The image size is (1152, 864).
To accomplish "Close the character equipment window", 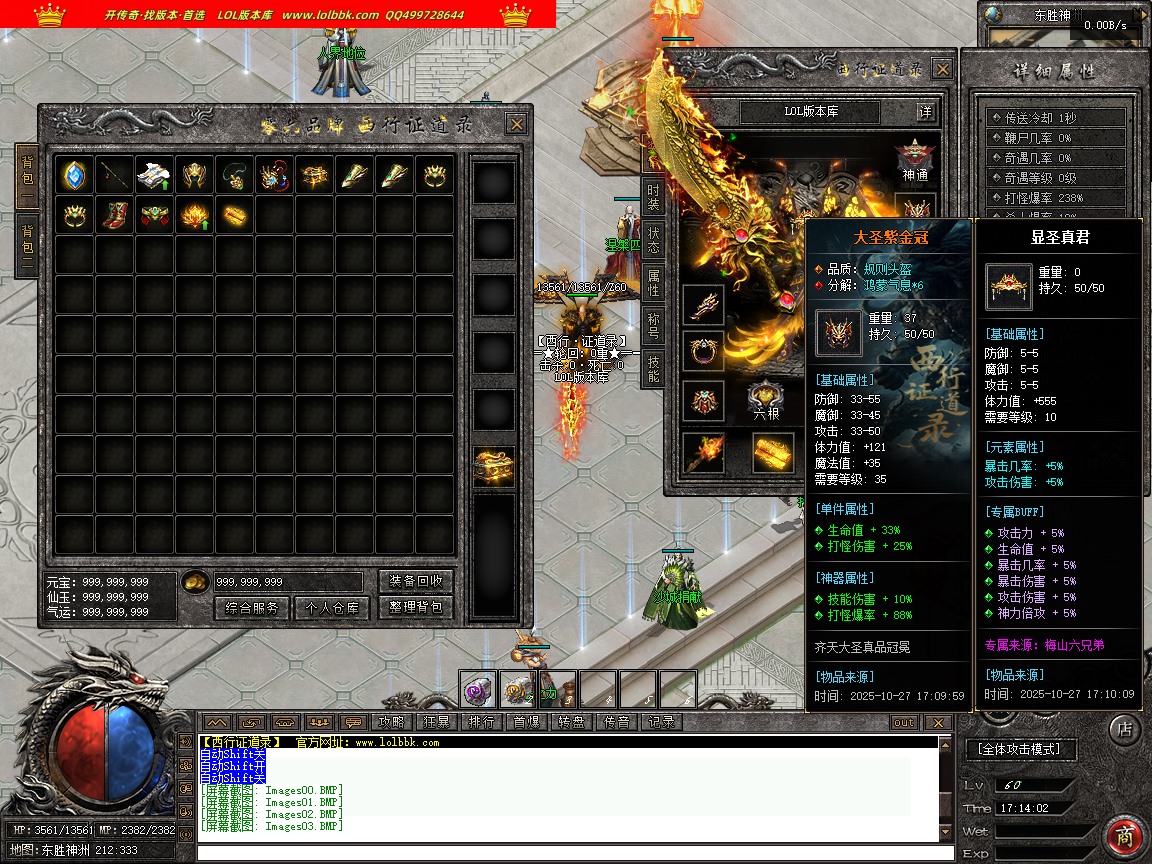I will tap(942, 69).
